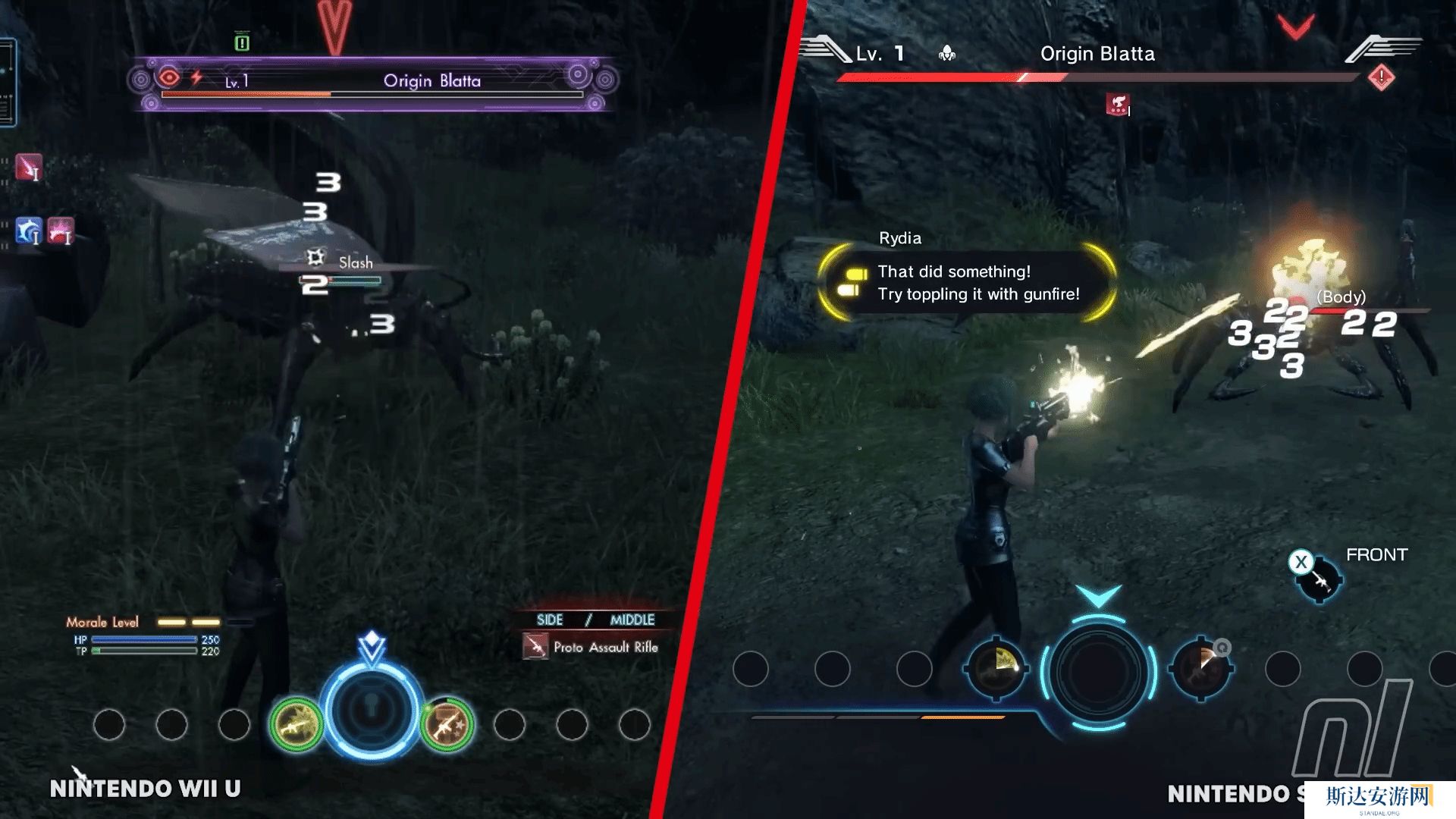Click the Proto Assault Rifle weapon icon
Viewport: 1456px width, 819px height.
535,647
